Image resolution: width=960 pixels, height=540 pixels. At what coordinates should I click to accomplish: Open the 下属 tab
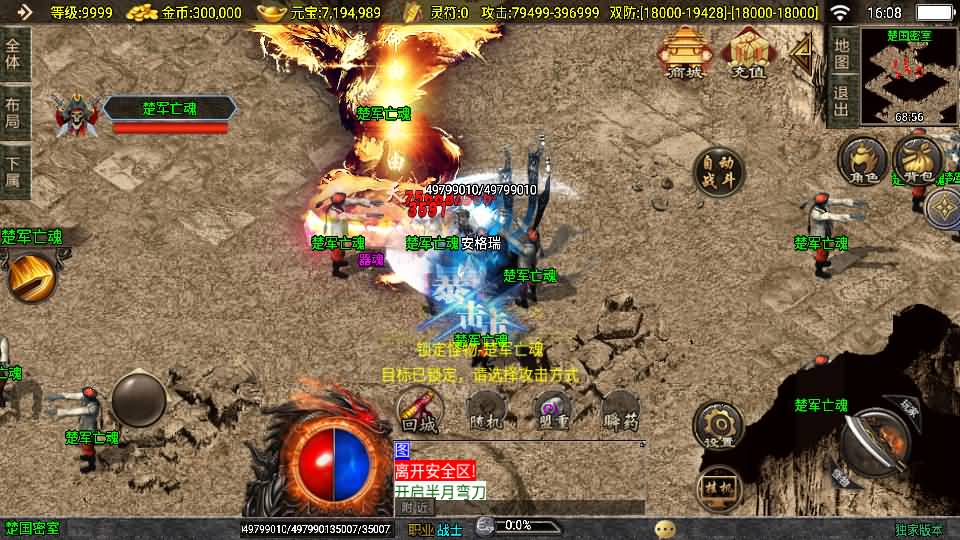(14, 171)
